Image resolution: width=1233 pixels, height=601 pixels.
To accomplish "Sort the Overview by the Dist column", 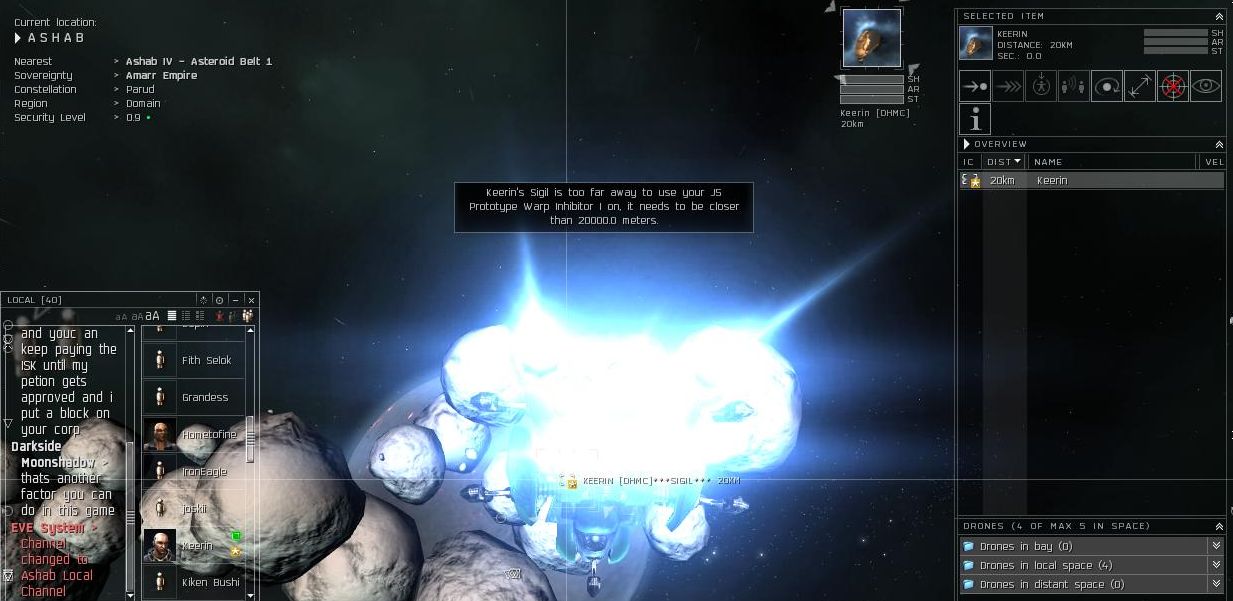I will click(1003, 162).
